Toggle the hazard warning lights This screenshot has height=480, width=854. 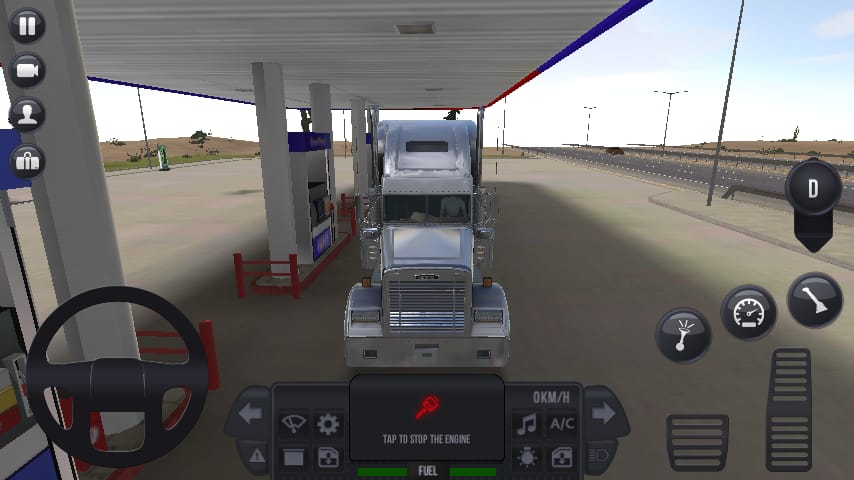[x=257, y=456]
